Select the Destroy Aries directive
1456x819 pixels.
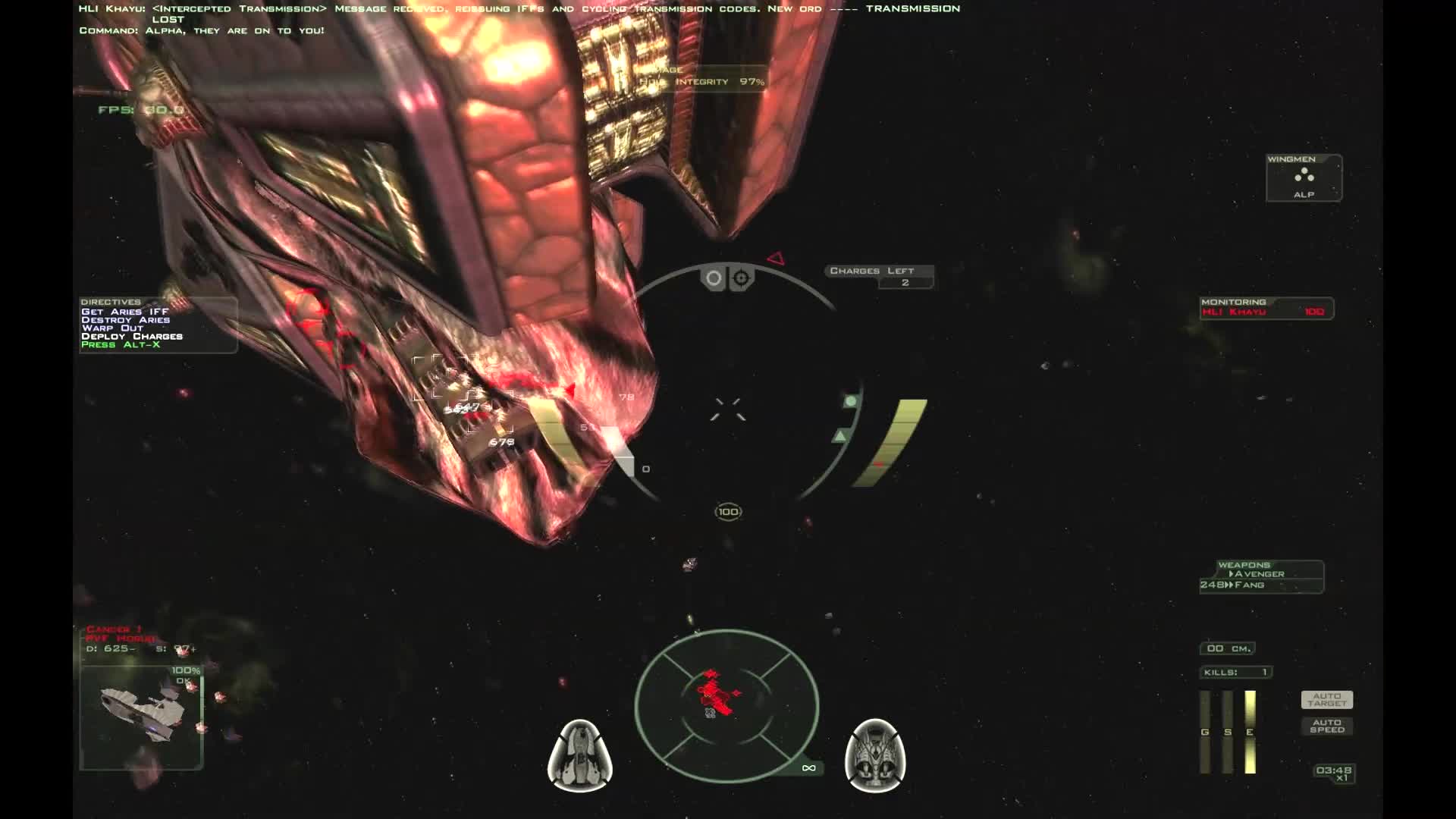[126, 320]
